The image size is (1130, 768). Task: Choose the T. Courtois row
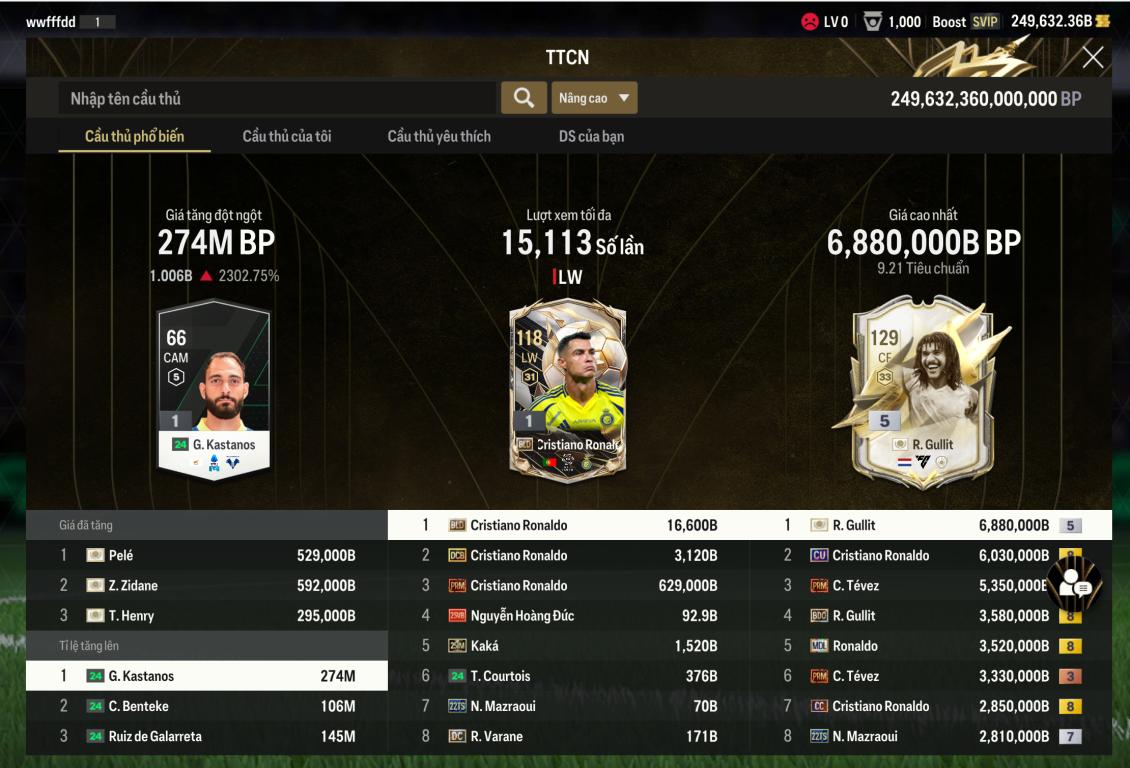click(568, 676)
